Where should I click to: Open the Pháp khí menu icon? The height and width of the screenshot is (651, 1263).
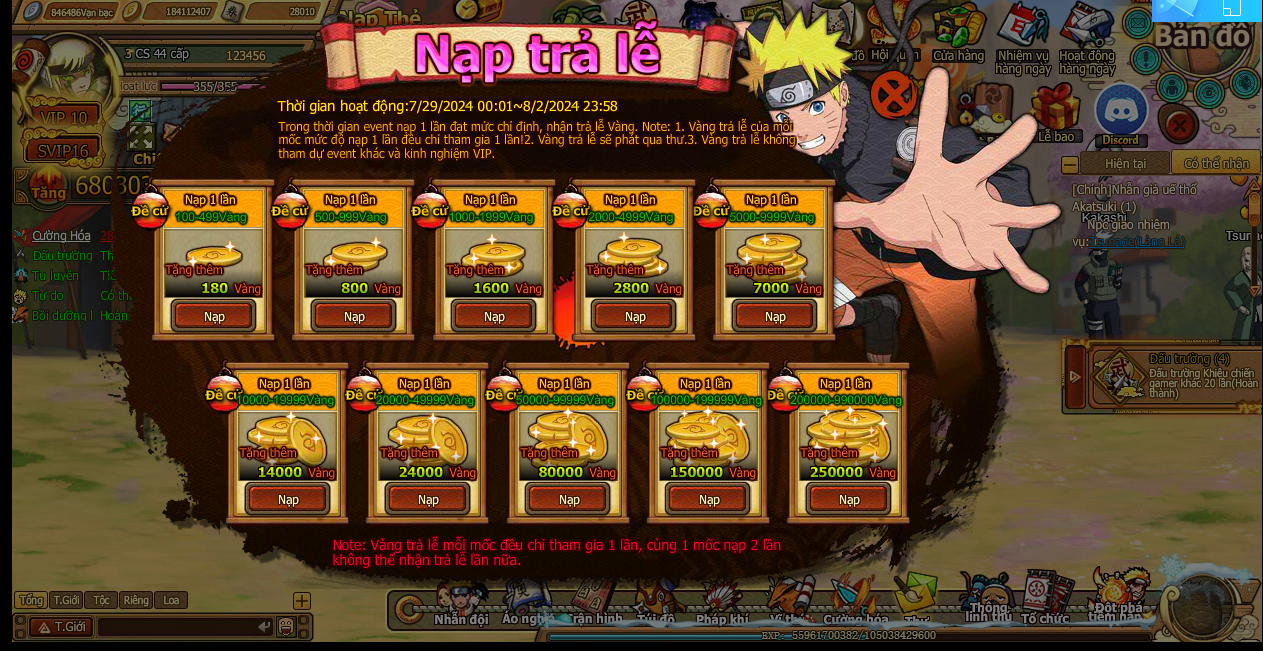click(722, 603)
